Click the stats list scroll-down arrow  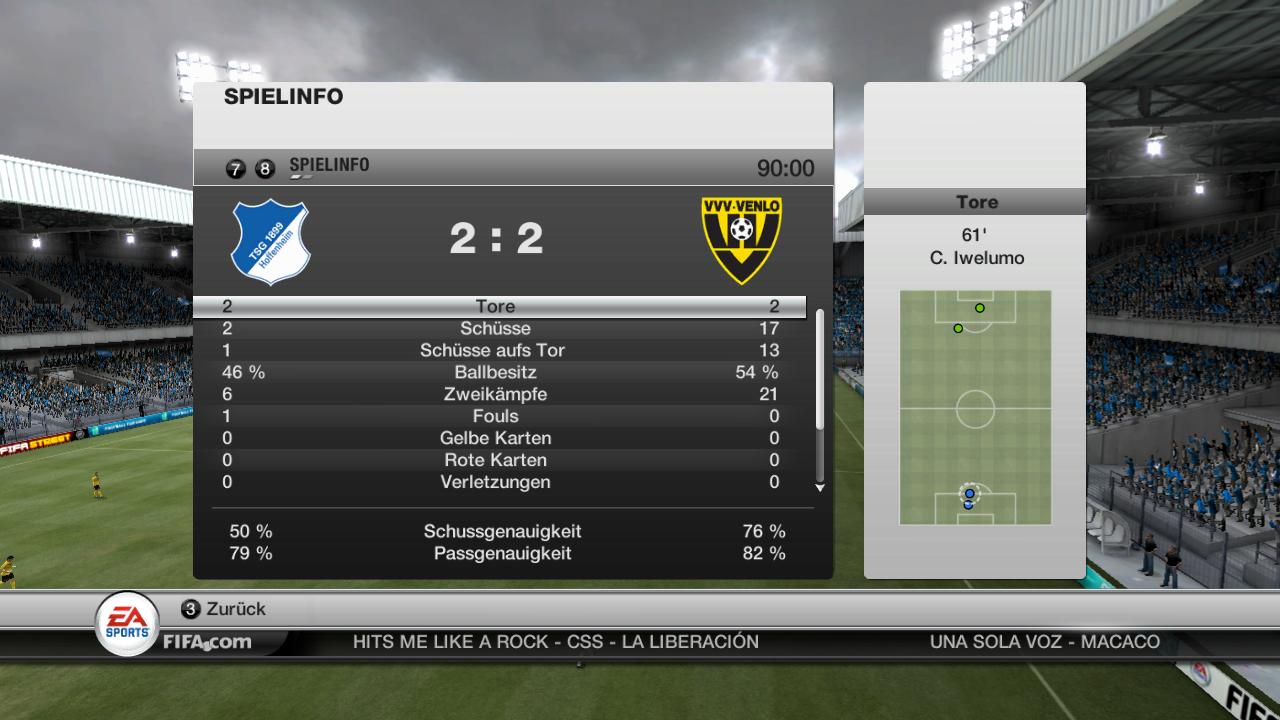(820, 488)
